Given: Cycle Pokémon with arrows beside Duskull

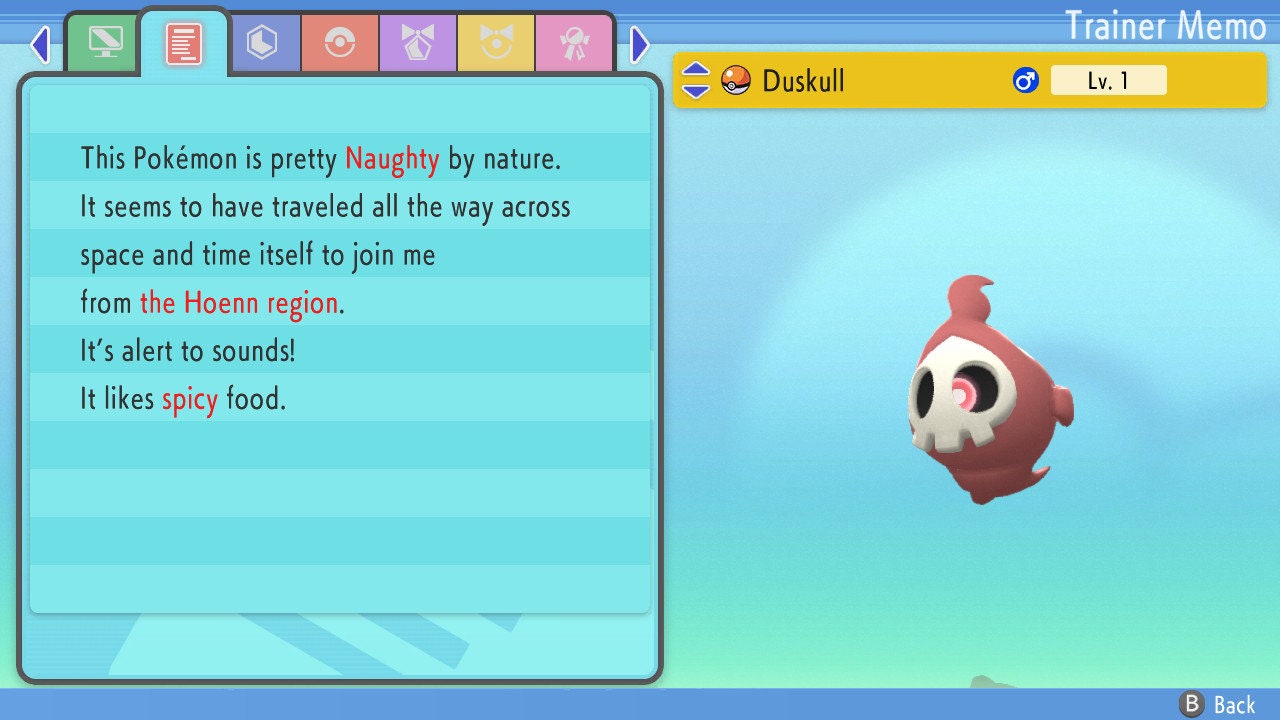Looking at the screenshot, I should click(x=696, y=80).
